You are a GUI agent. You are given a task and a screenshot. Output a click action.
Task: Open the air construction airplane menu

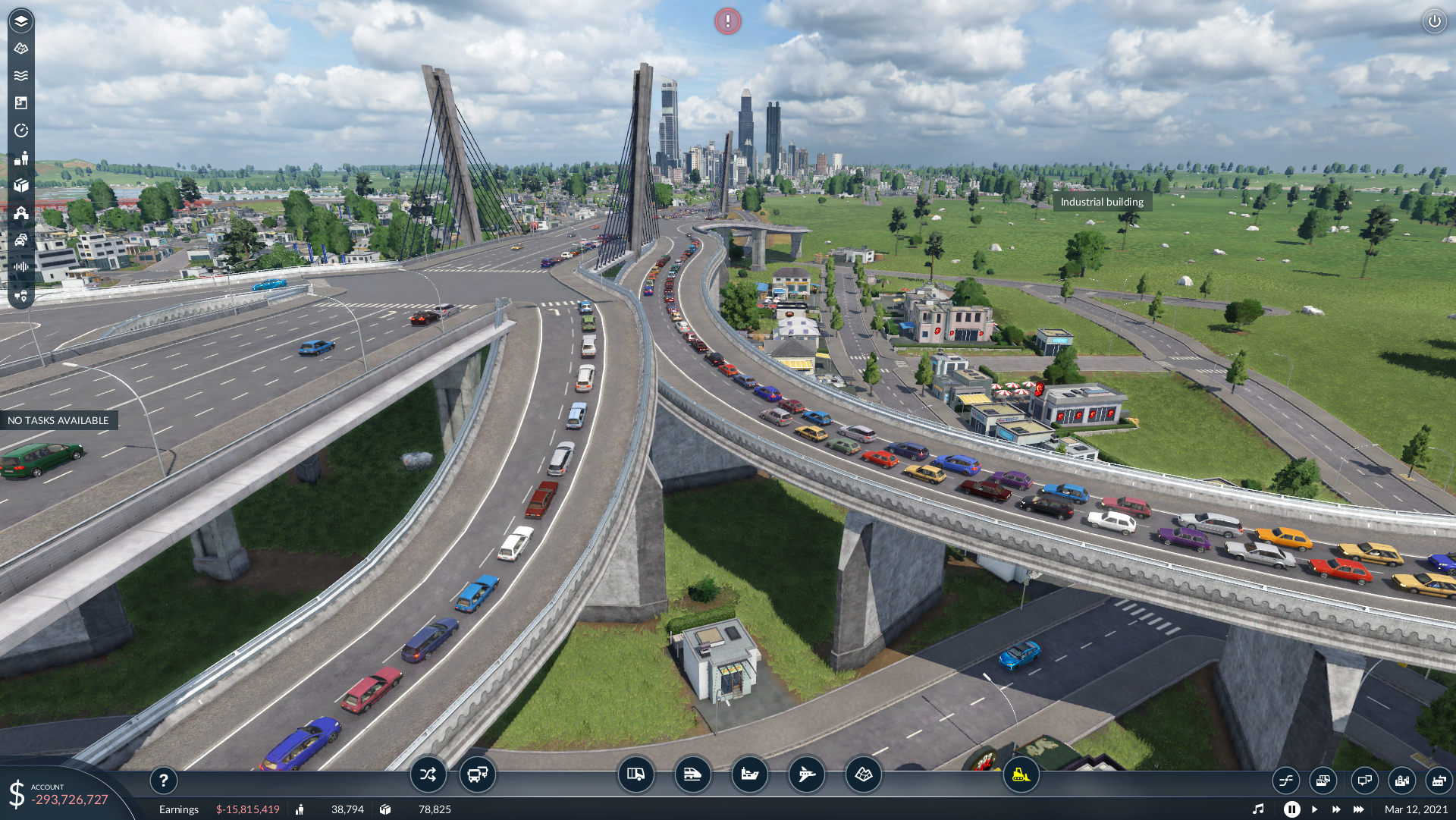point(806,774)
